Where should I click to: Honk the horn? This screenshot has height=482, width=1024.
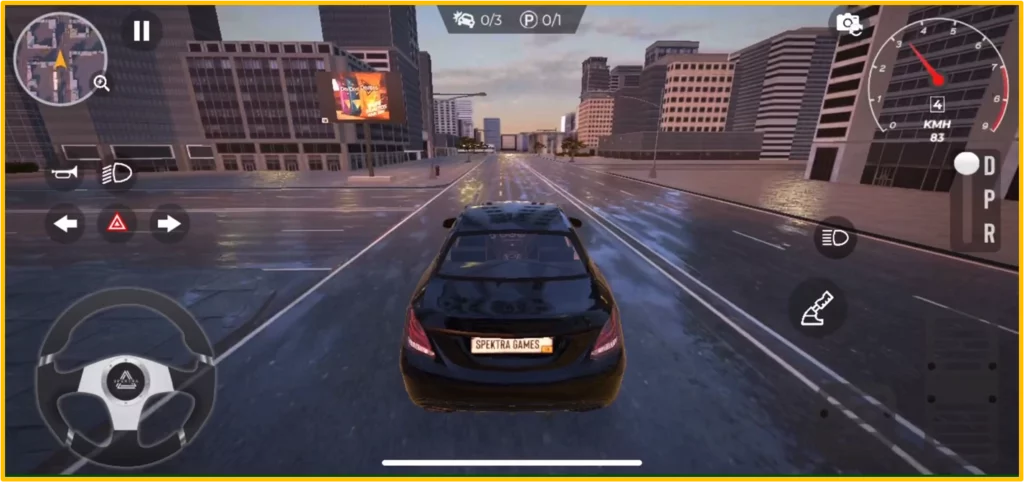66,174
